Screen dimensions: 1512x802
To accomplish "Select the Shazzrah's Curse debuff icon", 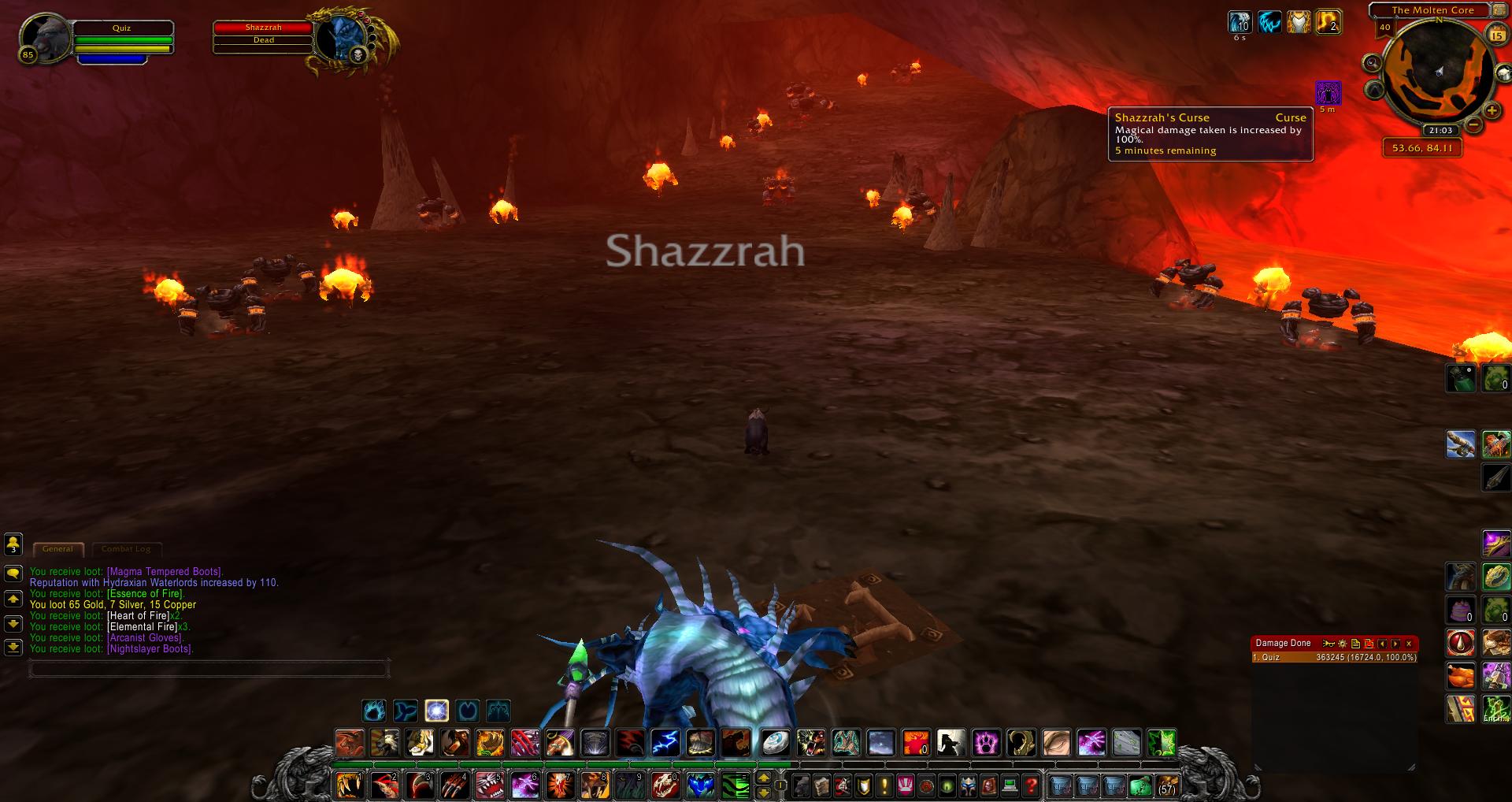I will pos(1329,93).
